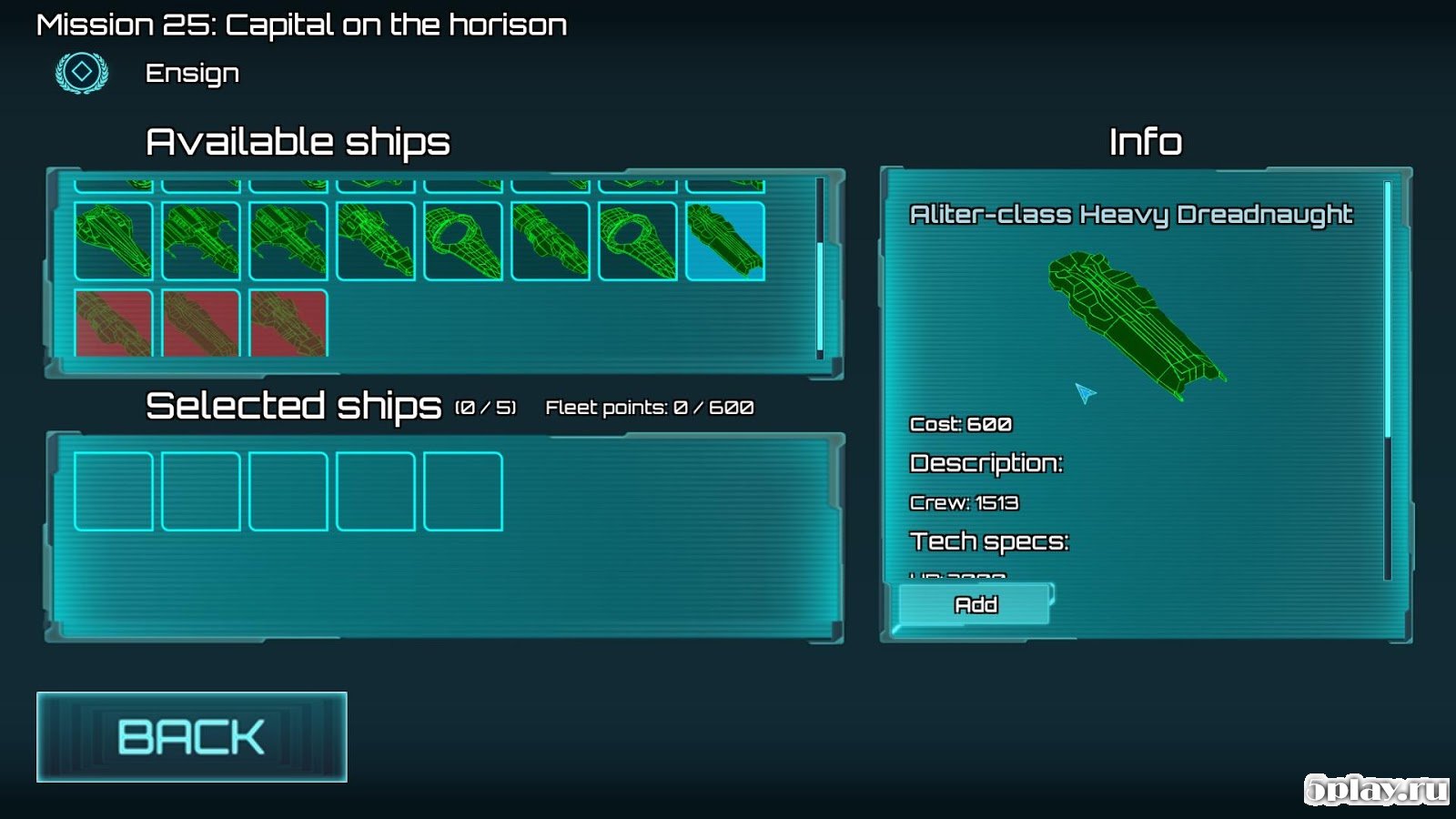1456x819 pixels.
Task: Select the highlighted blue ship tile
Action: pyautogui.click(x=725, y=241)
